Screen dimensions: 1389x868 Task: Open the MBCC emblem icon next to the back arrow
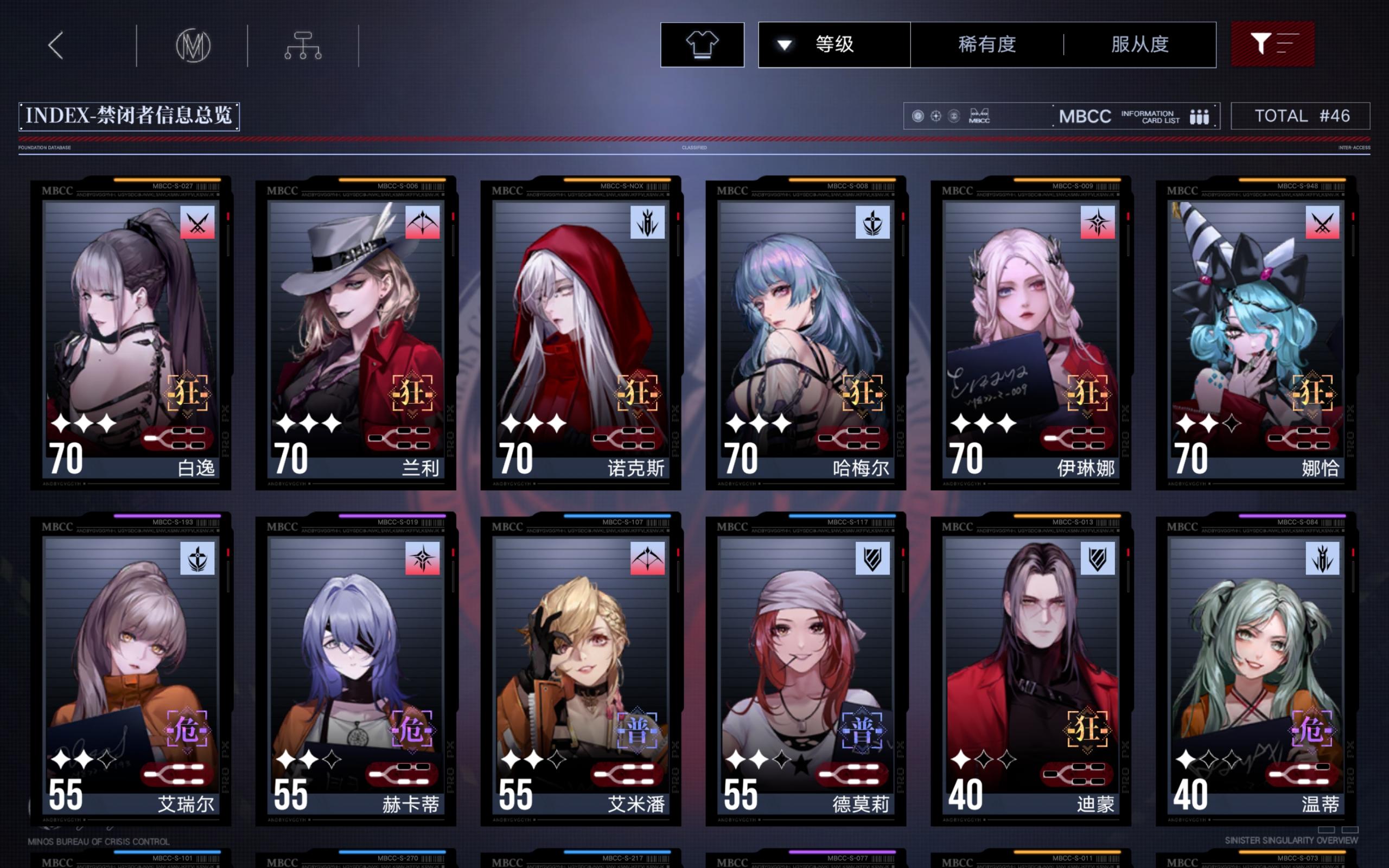193,45
